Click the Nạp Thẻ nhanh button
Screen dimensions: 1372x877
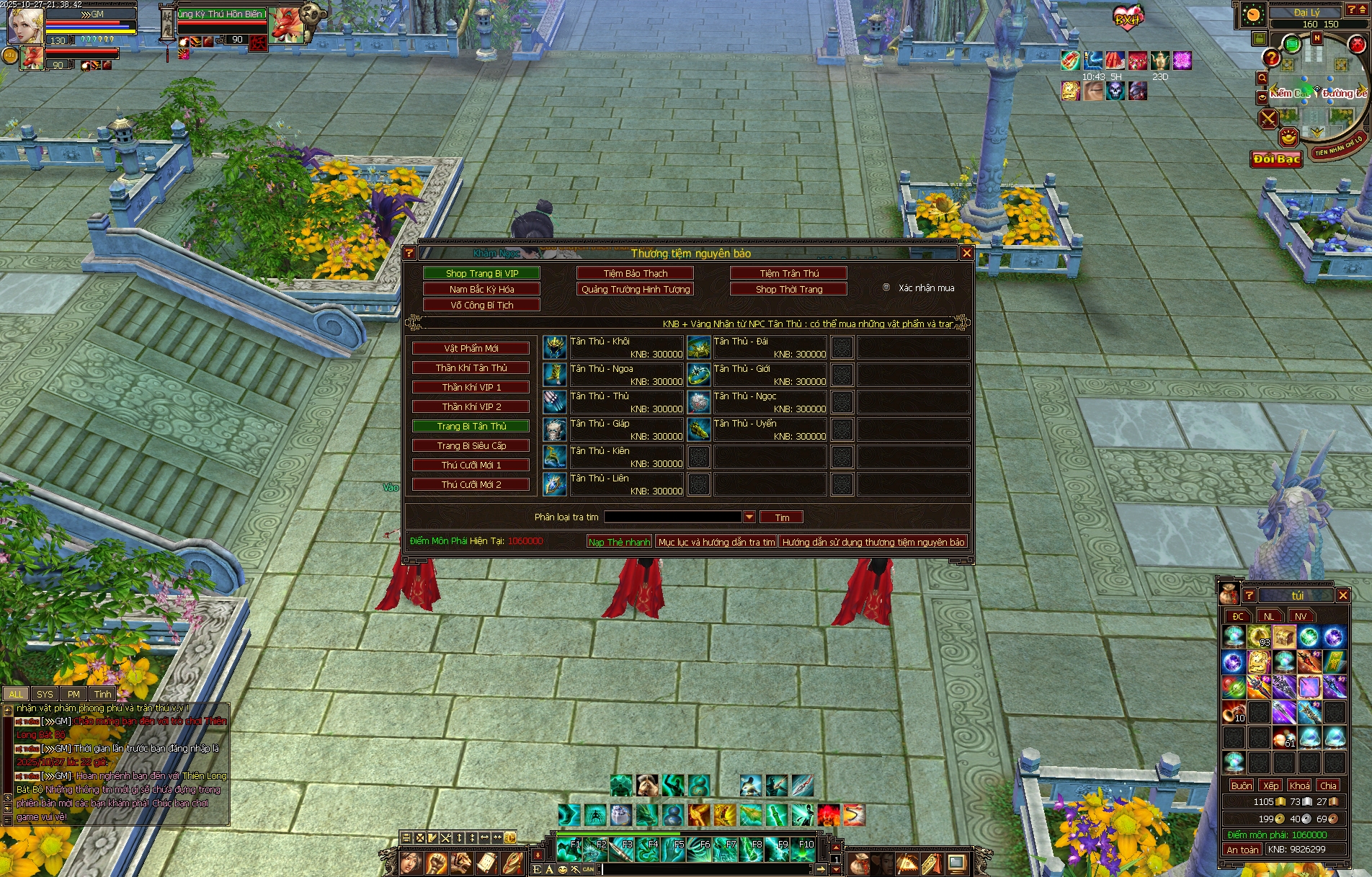point(619,542)
